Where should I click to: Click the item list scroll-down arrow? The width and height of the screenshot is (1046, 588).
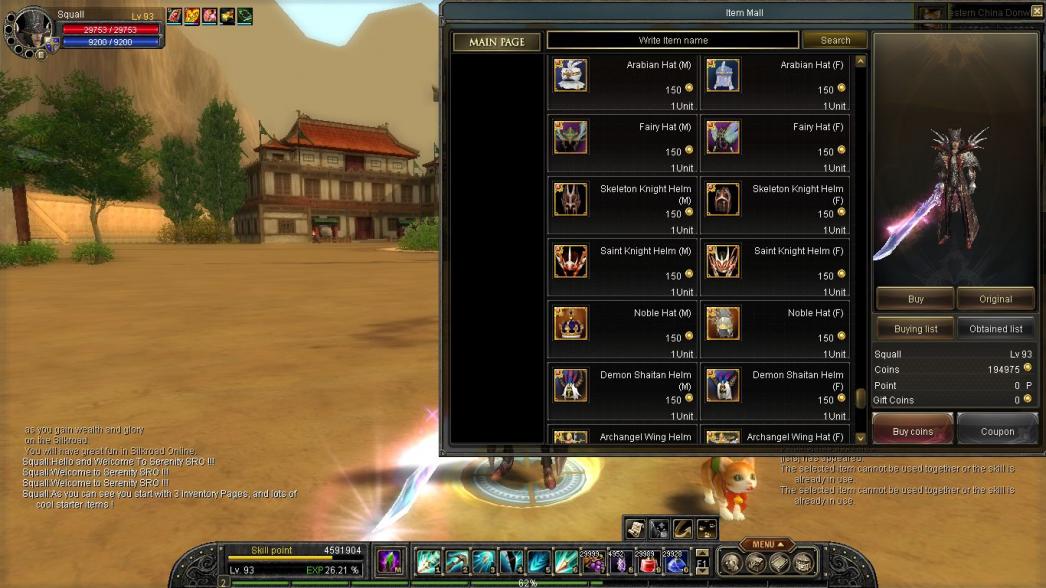(x=860, y=438)
